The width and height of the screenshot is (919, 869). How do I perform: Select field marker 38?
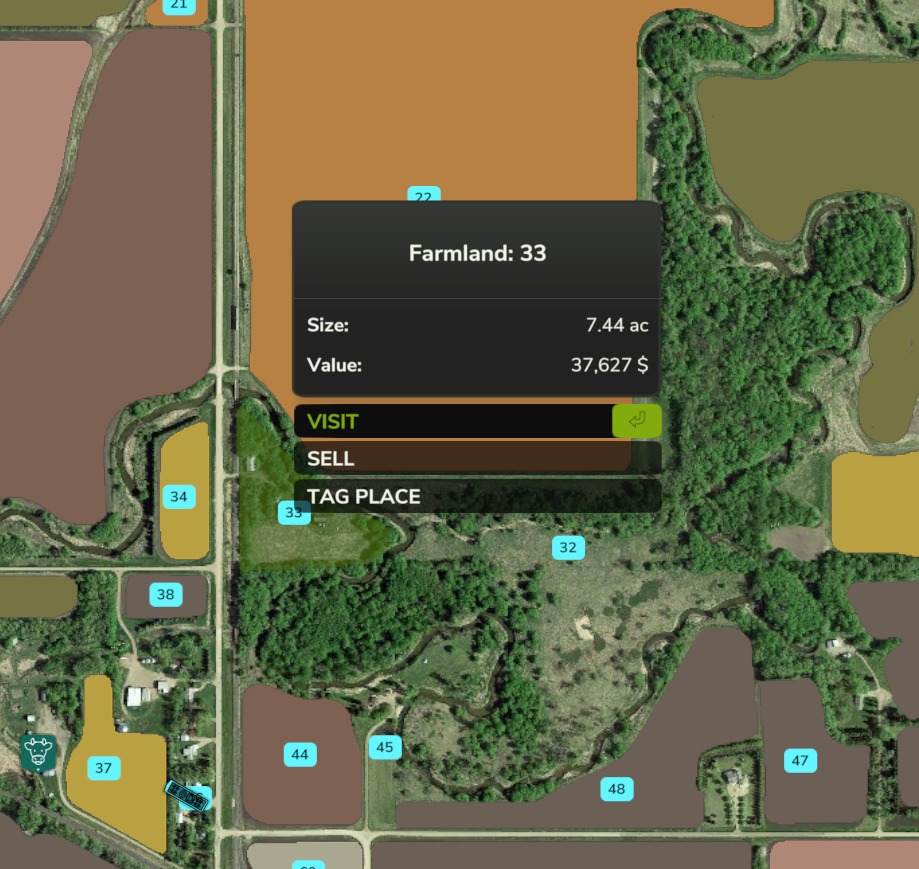[165, 595]
